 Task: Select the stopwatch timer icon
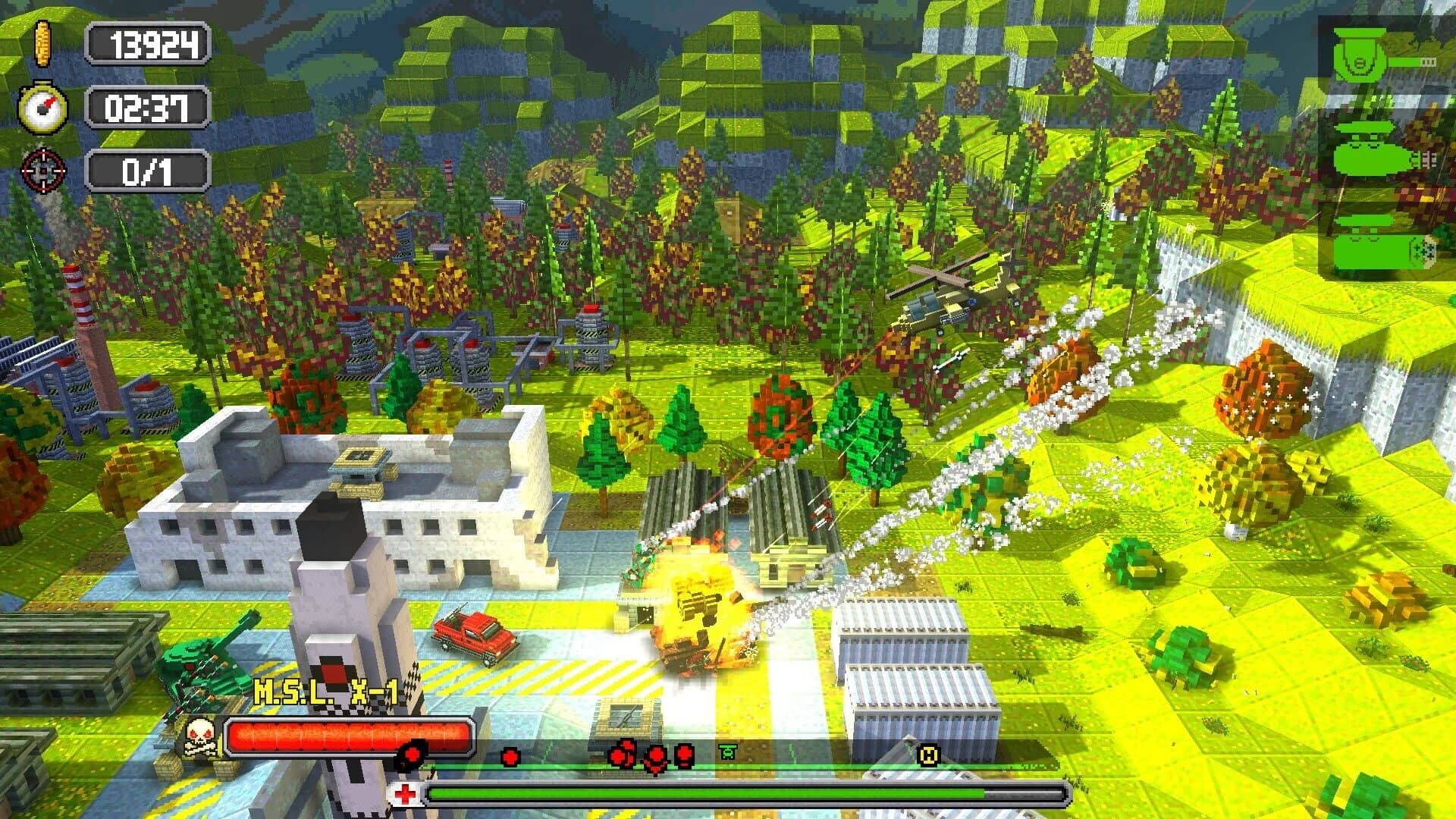(42, 108)
